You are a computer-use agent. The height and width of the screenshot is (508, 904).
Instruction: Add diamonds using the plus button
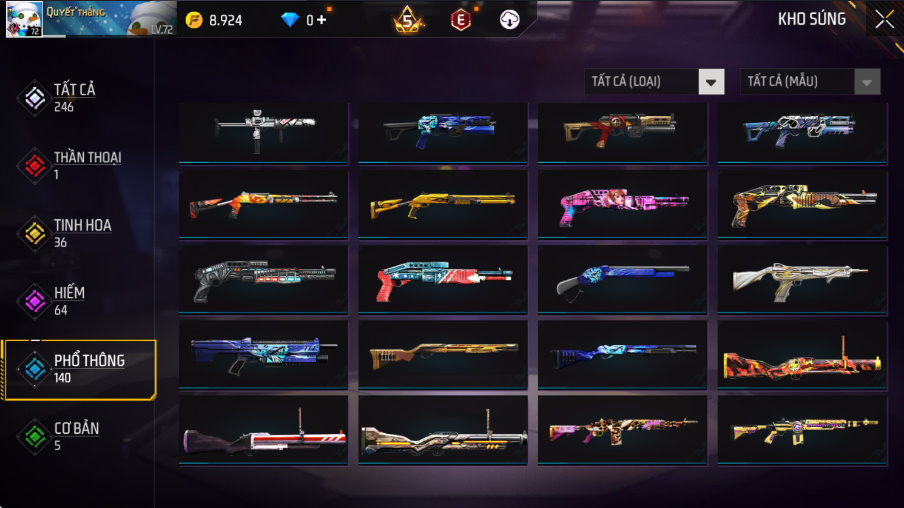tap(321, 20)
